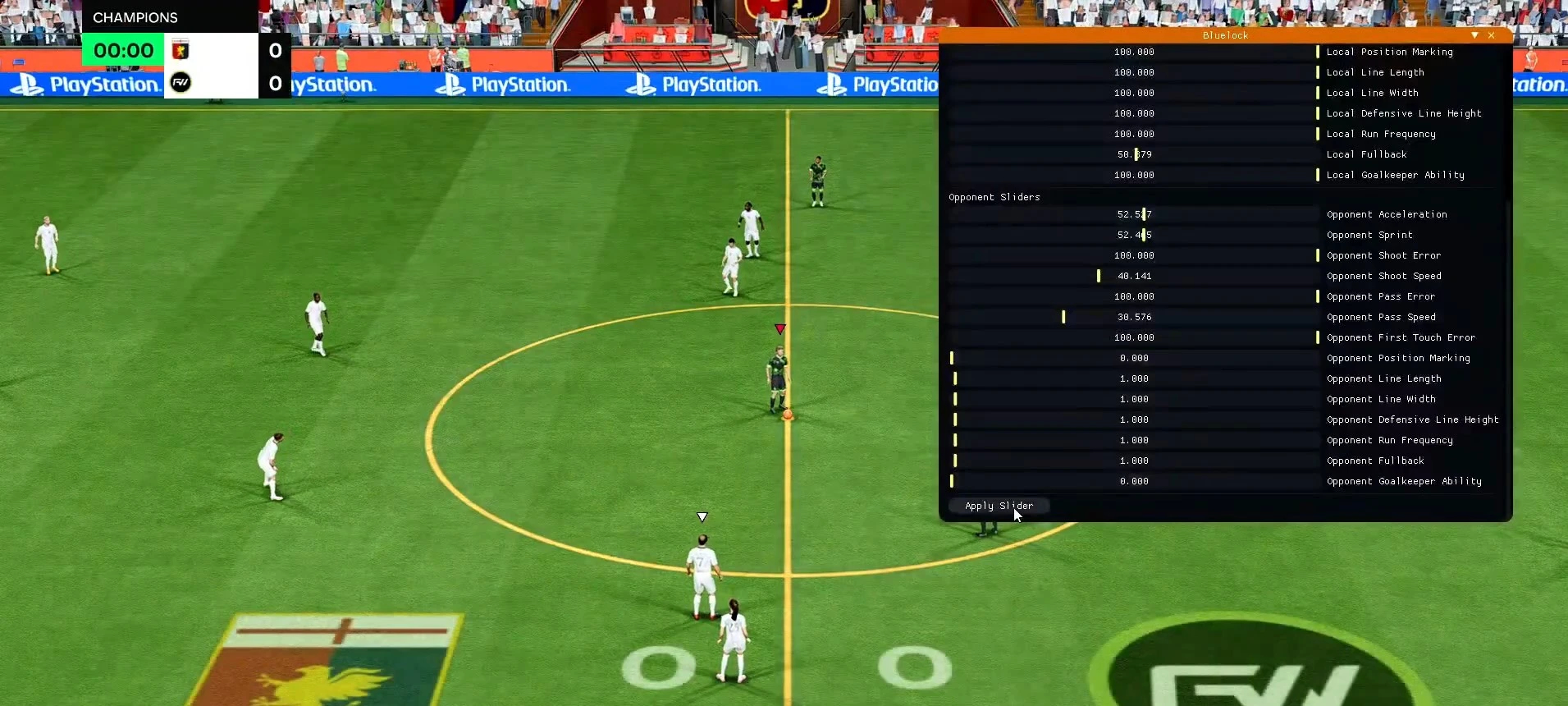Click the Genoa club crest on the scoreboard
Screen dimensions: 1568x706
click(x=182, y=50)
